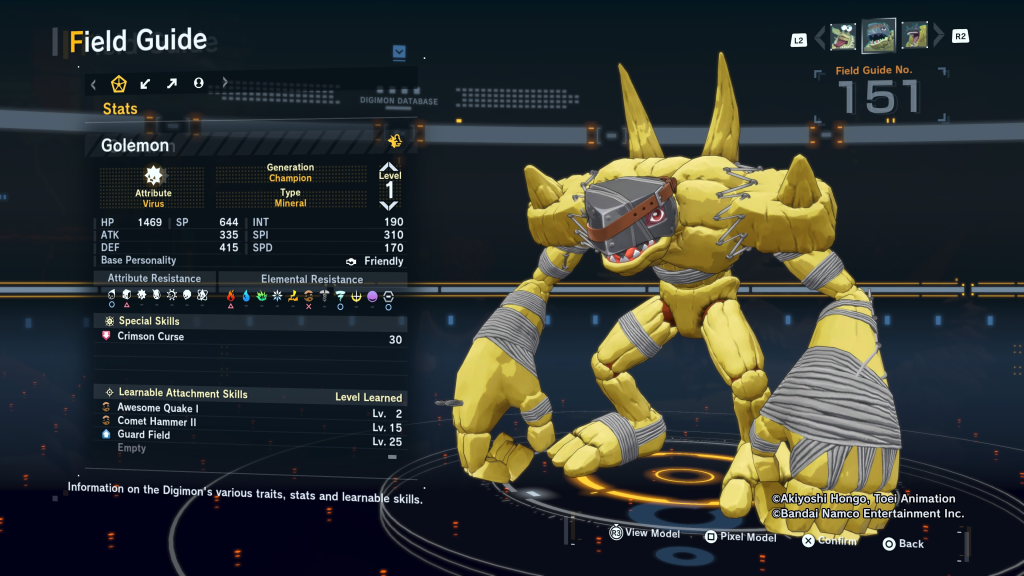This screenshot has width=1024, height=576.
Task: Decrease level with the down arrow
Action: coord(389,205)
